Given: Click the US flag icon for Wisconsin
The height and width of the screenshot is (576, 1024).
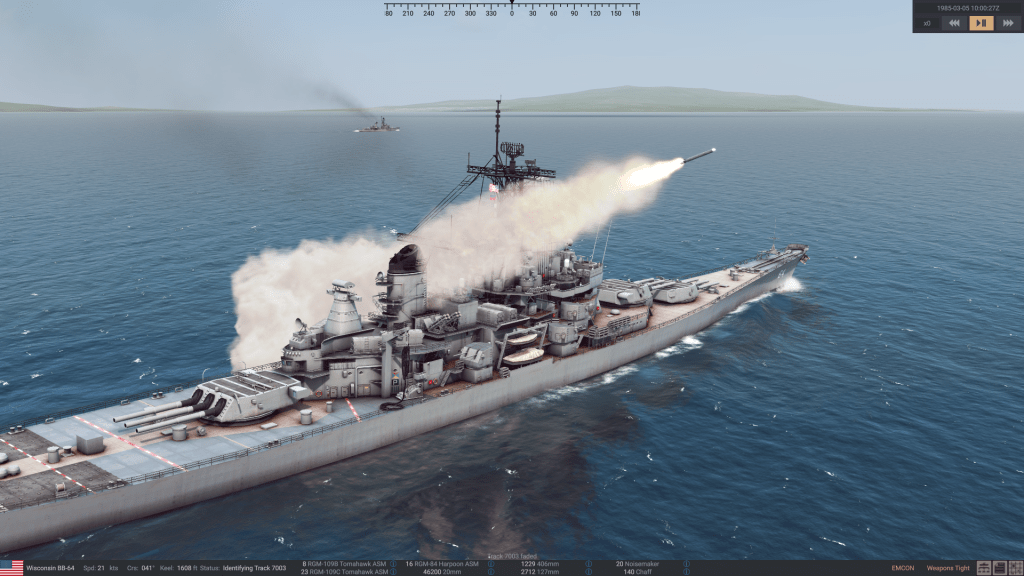Looking at the screenshot, I should 11,568.
